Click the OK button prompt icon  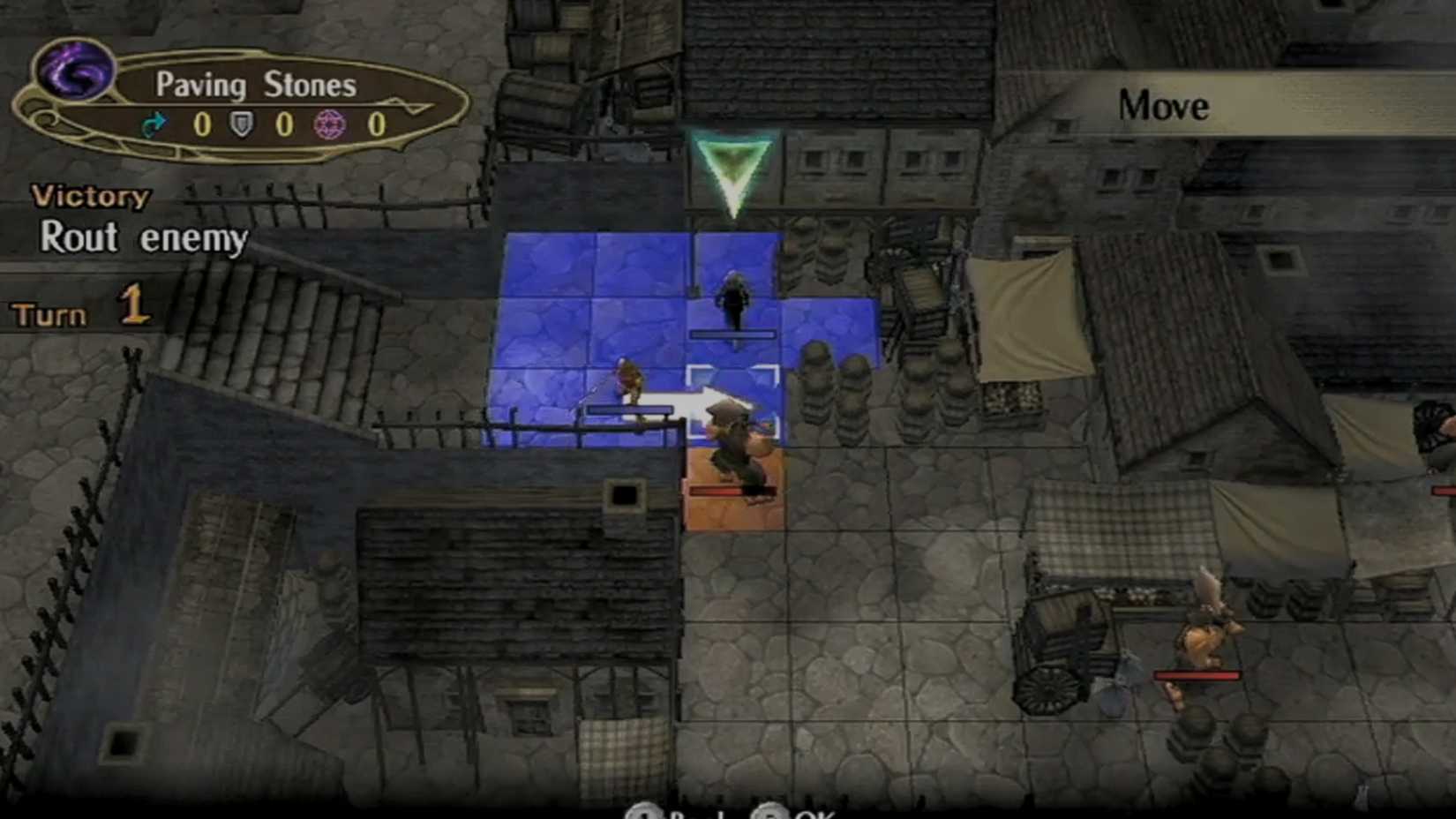775,814
